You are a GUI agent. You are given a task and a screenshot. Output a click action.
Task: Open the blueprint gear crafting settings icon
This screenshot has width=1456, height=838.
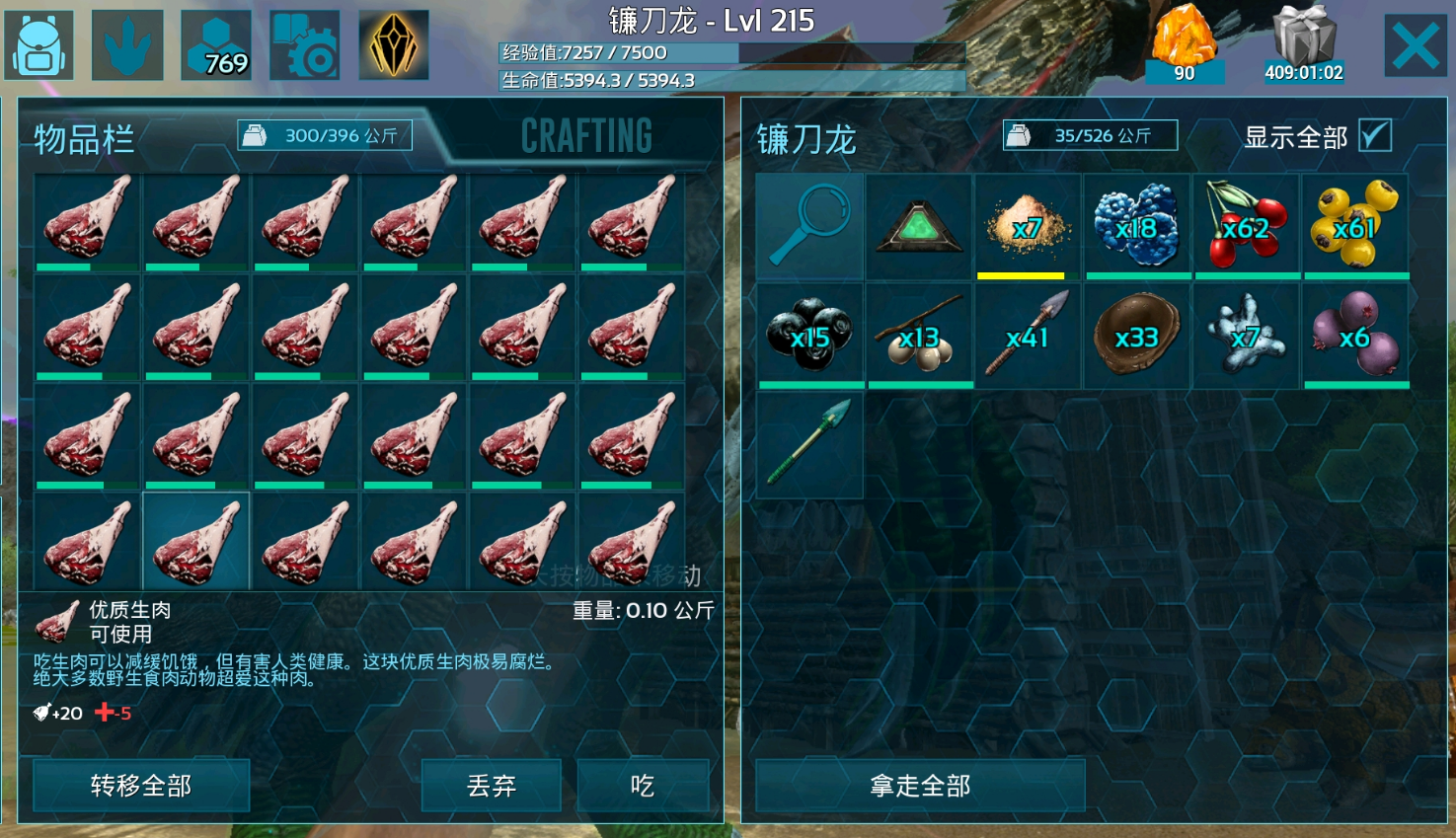point(305,45)
